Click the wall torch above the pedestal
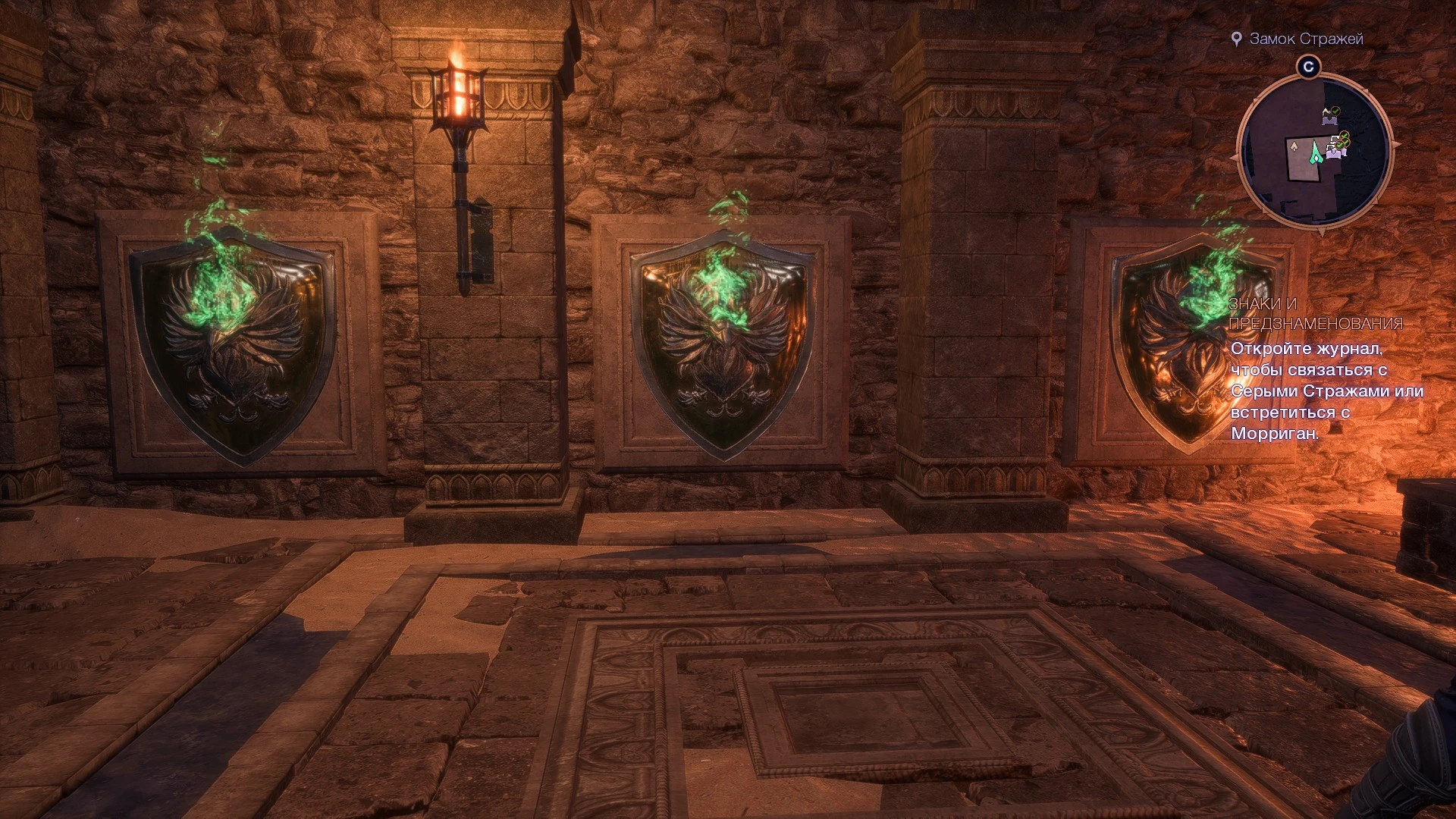The height and width of the screenshot is (819, 1456). coord(460,99)
